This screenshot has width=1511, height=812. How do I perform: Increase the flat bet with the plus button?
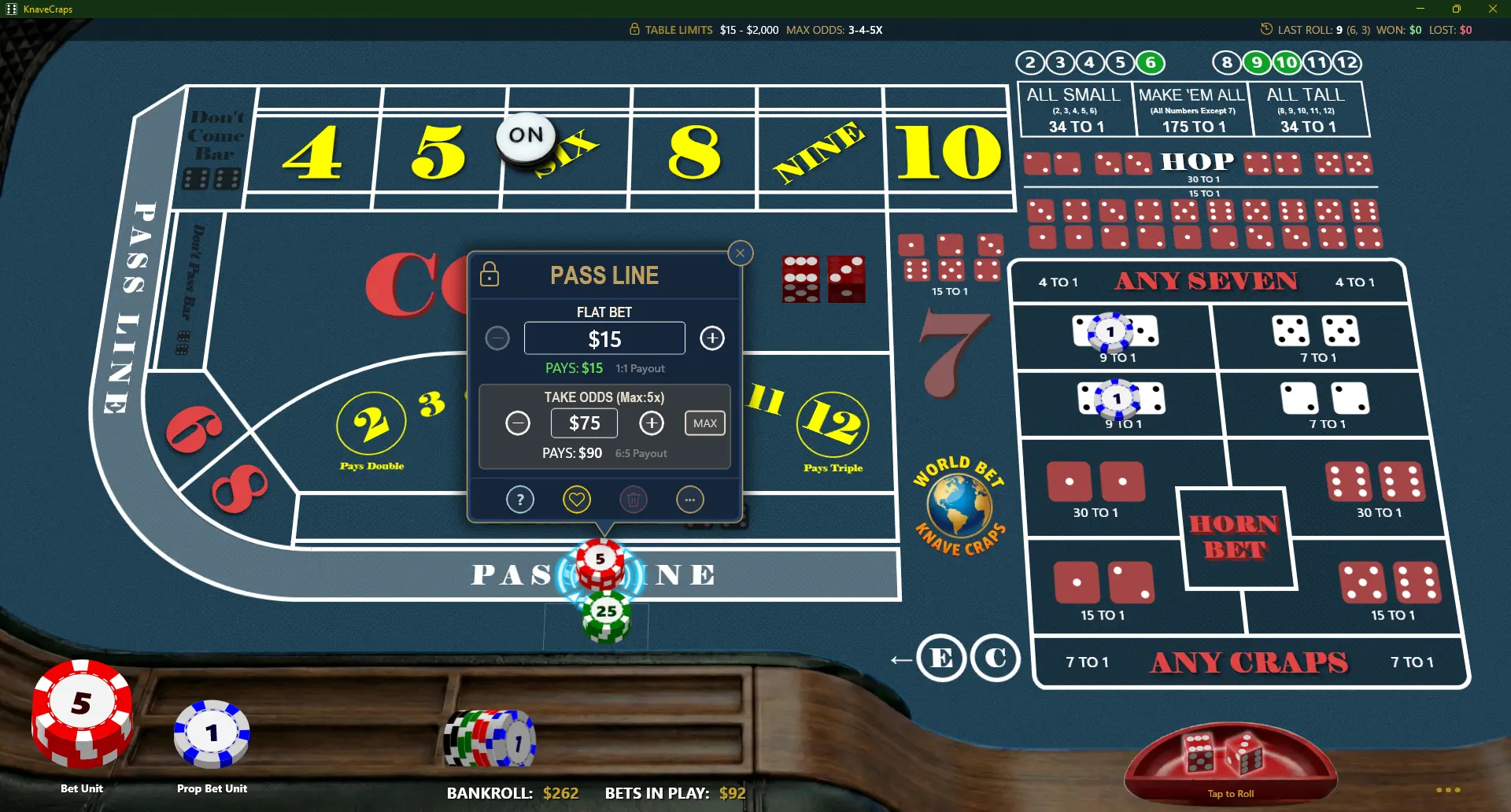(x=712, y=338)
